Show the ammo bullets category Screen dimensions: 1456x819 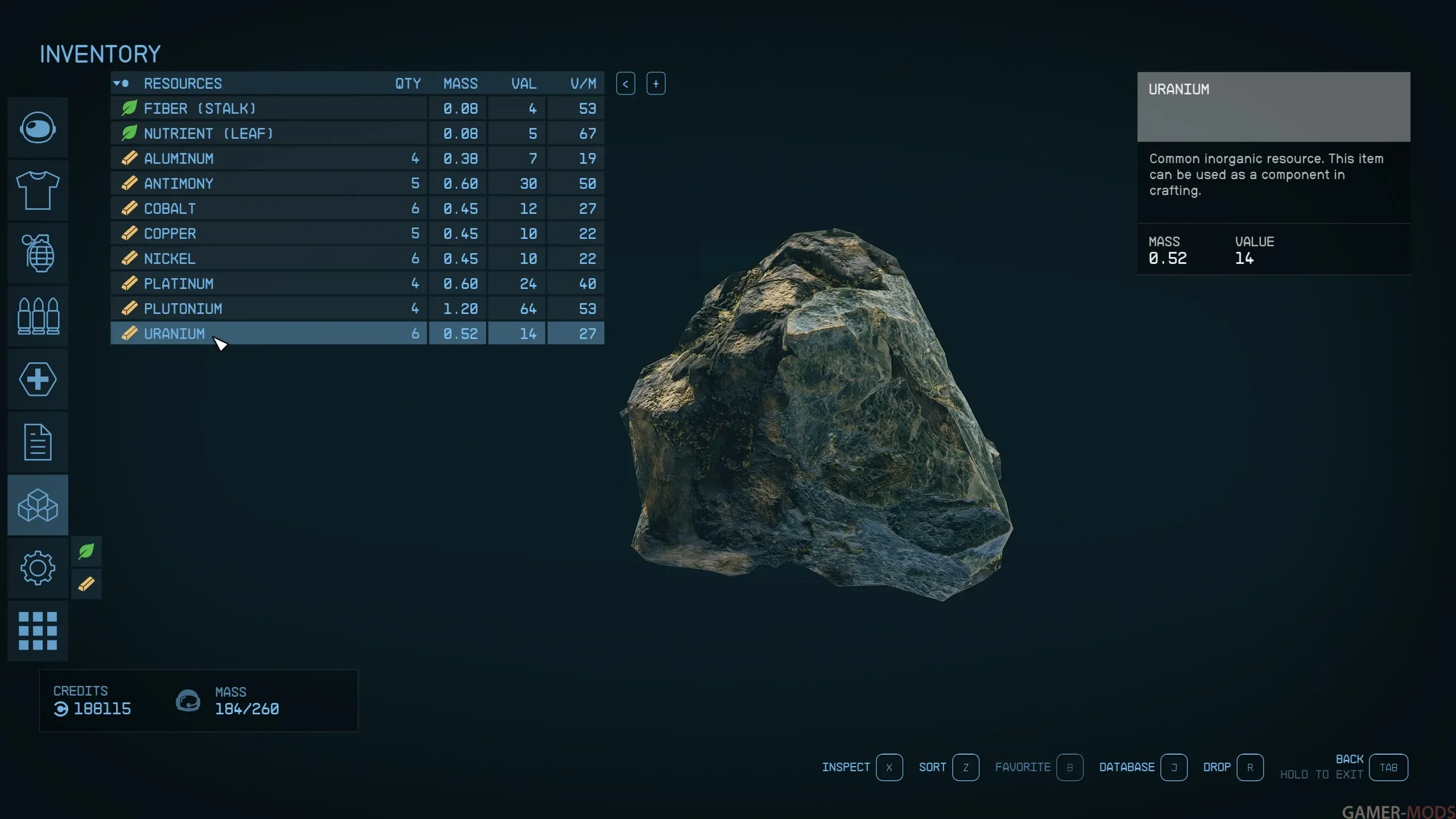38,316
